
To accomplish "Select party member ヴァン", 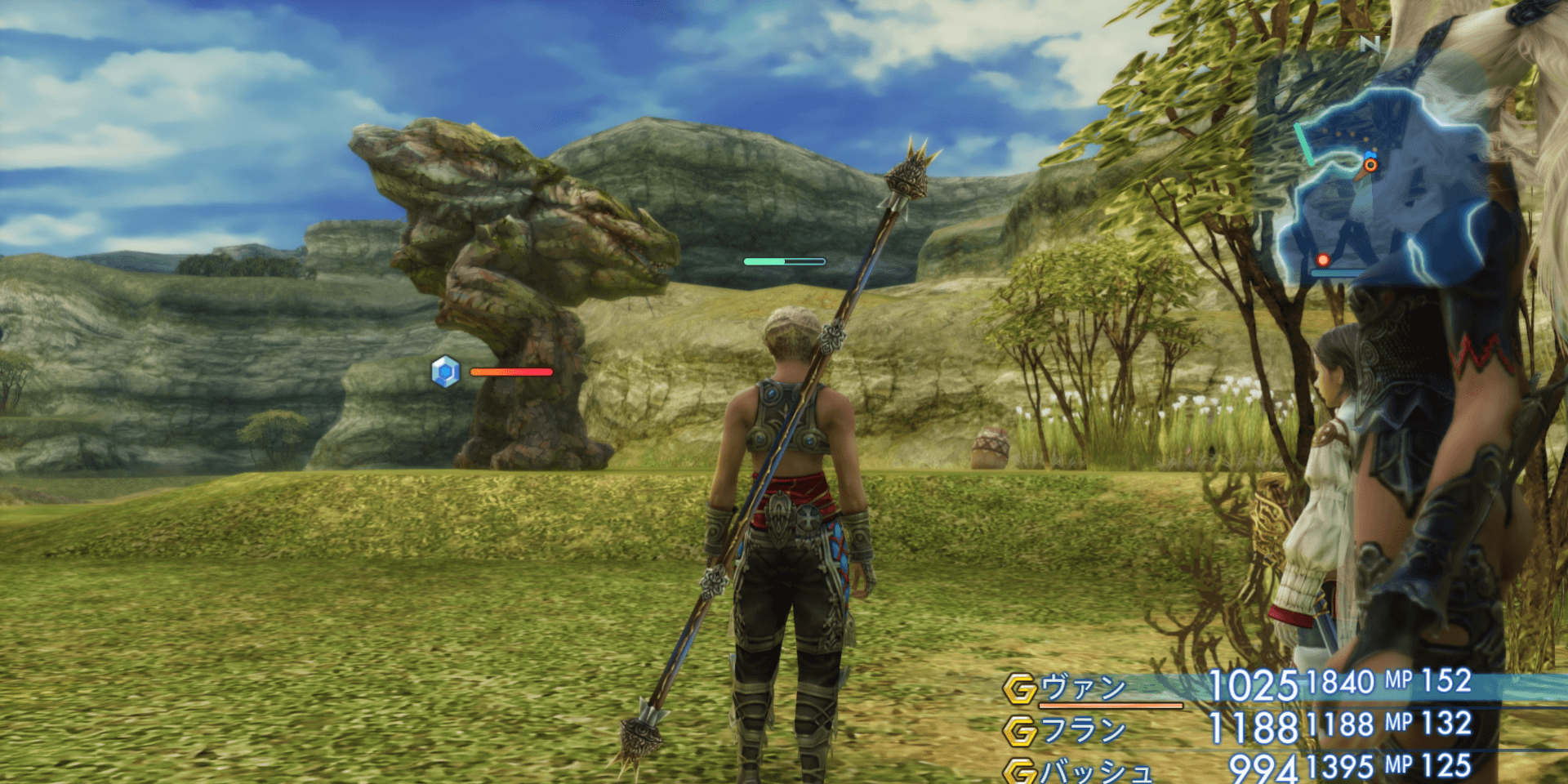I will click(1083, 688).
